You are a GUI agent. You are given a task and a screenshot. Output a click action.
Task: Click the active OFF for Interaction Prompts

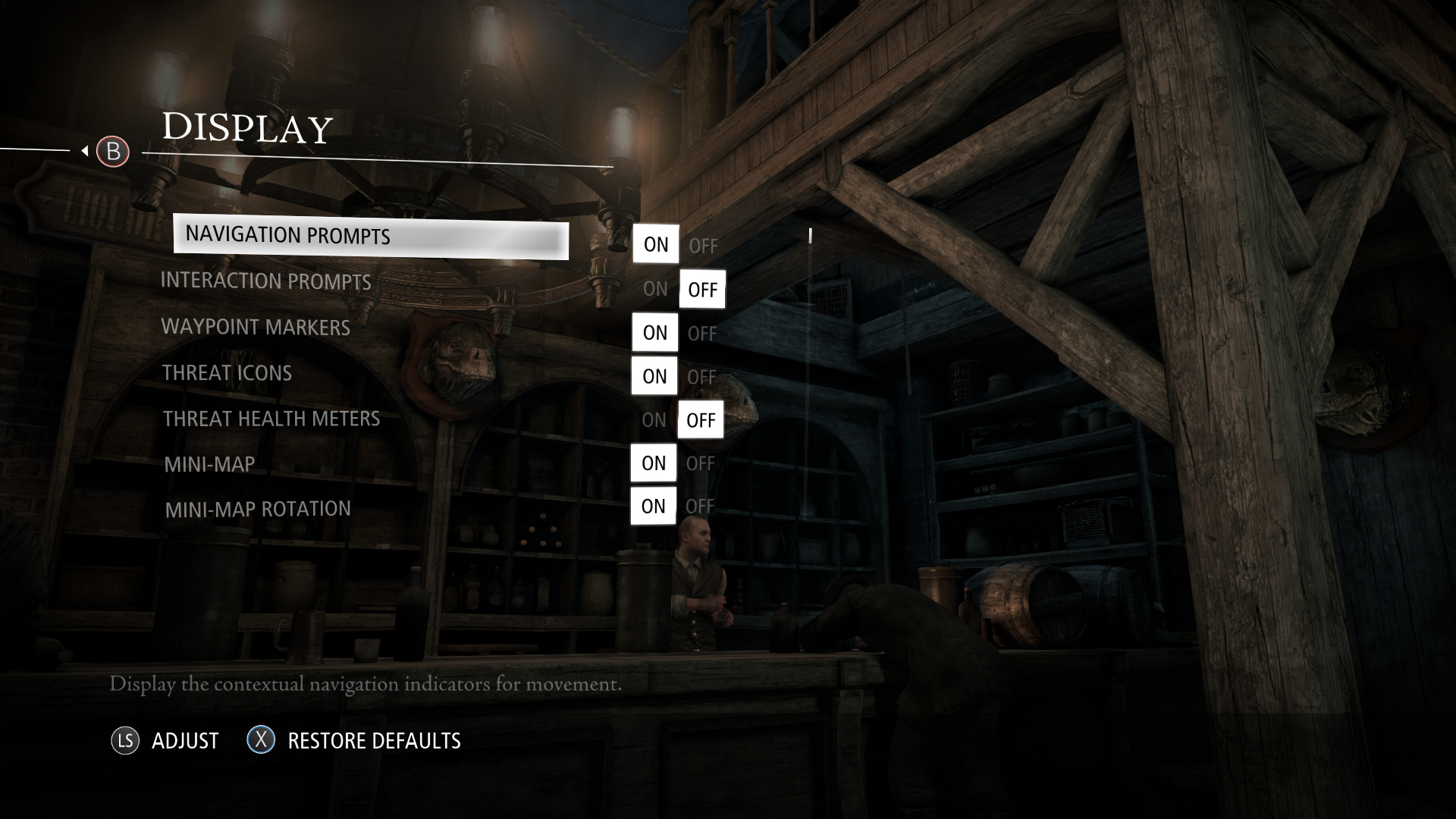(x=702, y=290)
